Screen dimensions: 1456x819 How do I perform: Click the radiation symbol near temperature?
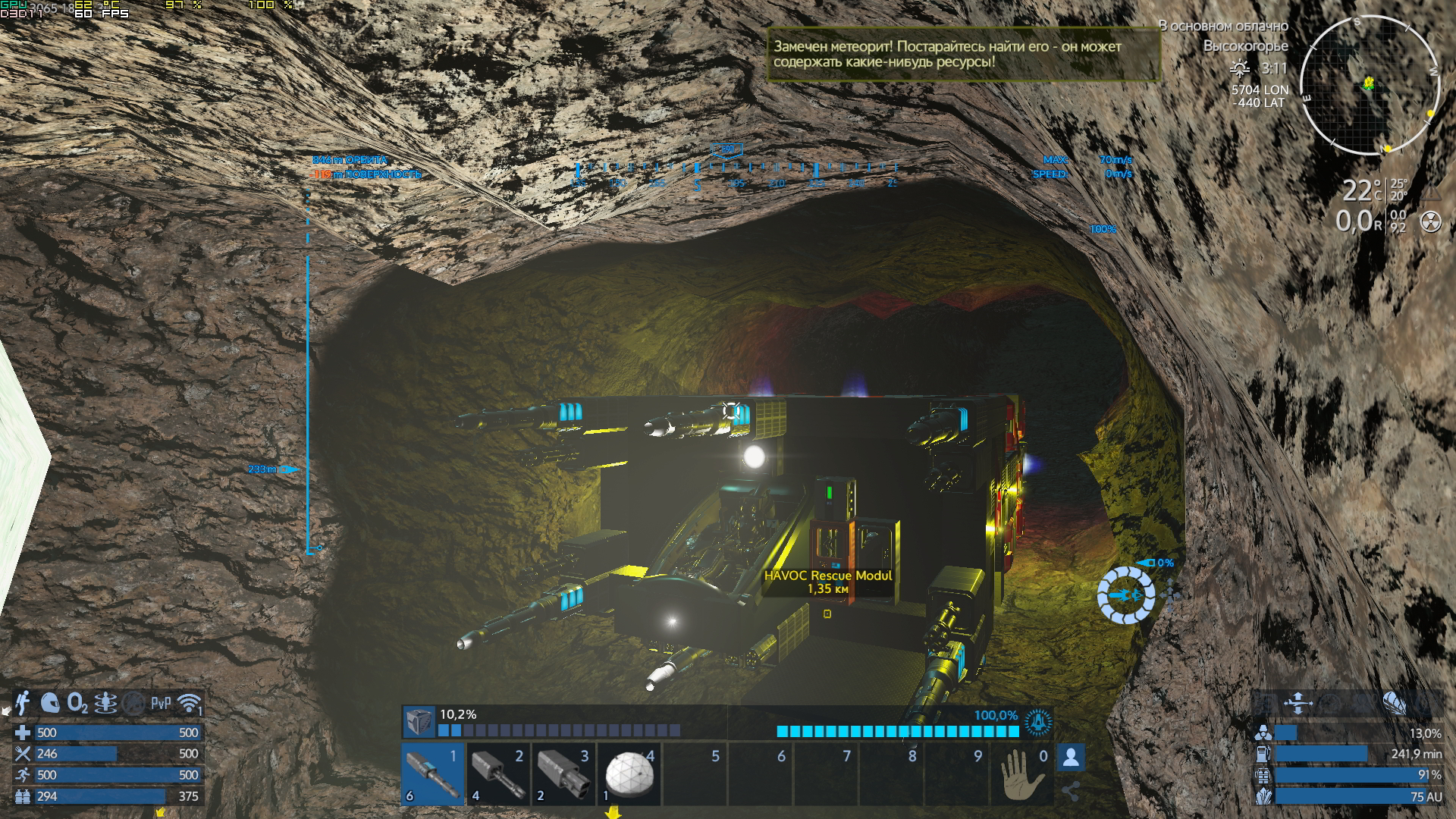coord(1430,221)
